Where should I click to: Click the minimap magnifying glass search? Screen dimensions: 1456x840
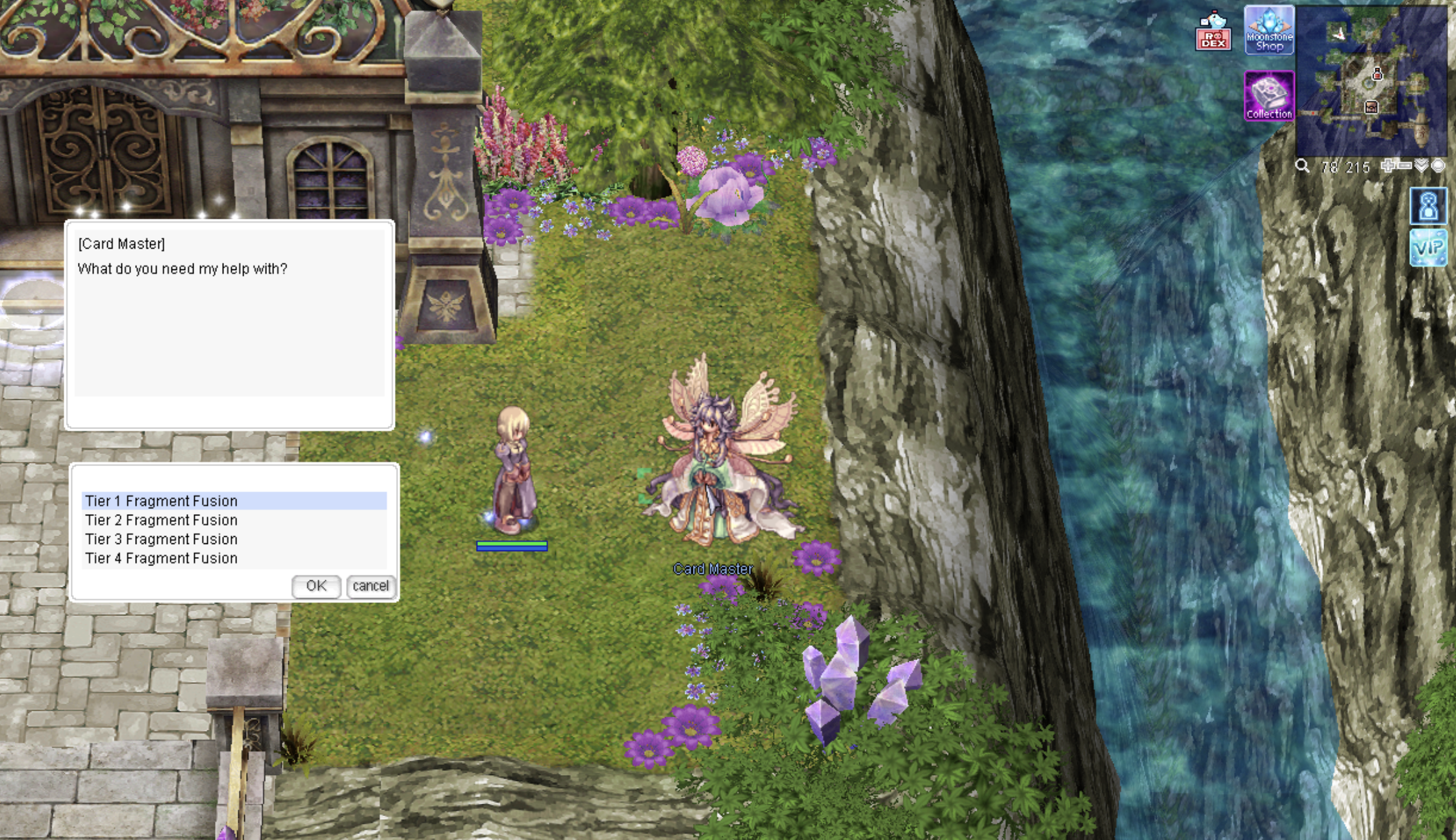coord(1302,166)
